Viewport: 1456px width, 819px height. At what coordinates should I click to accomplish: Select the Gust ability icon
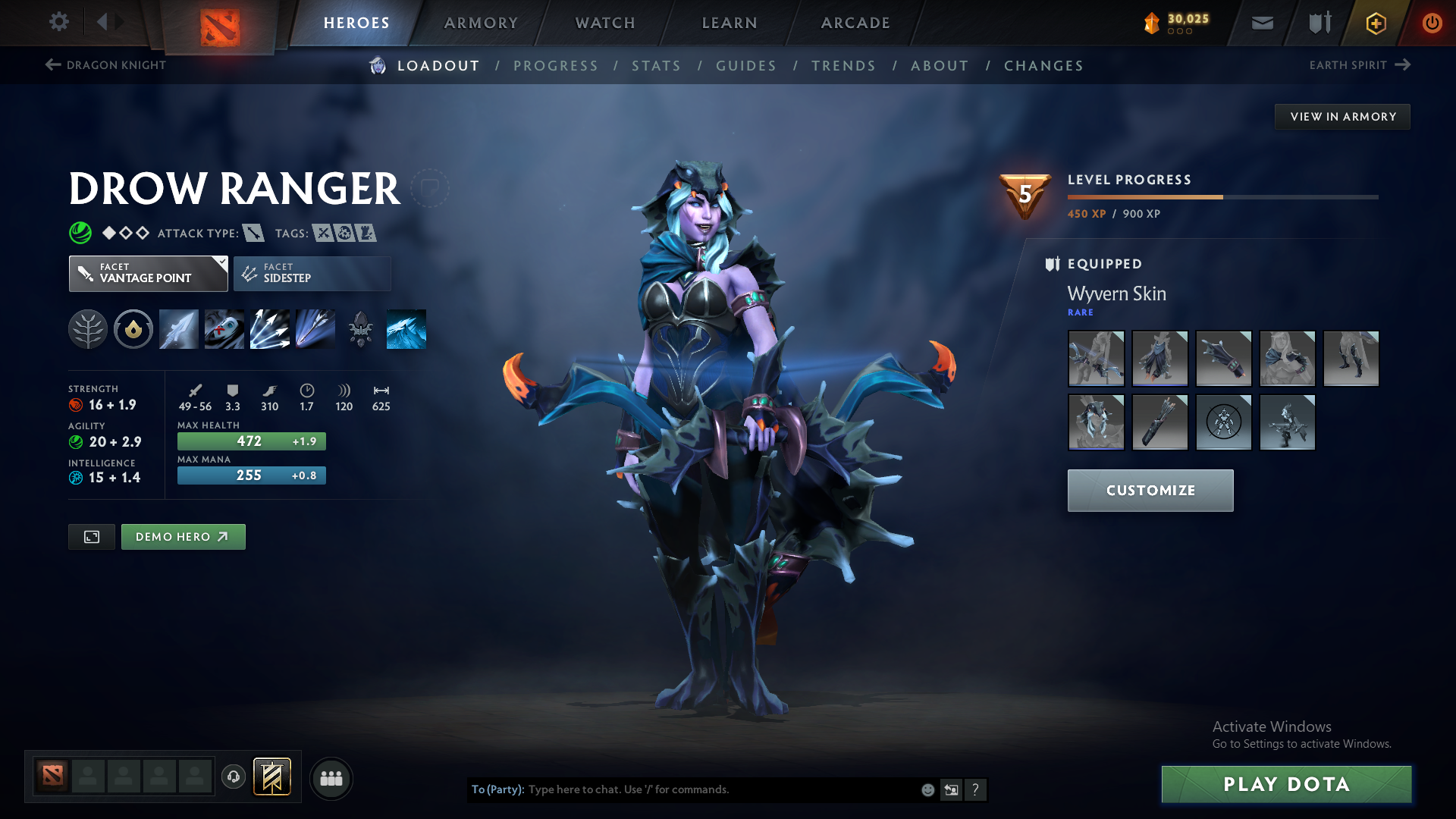224,328
